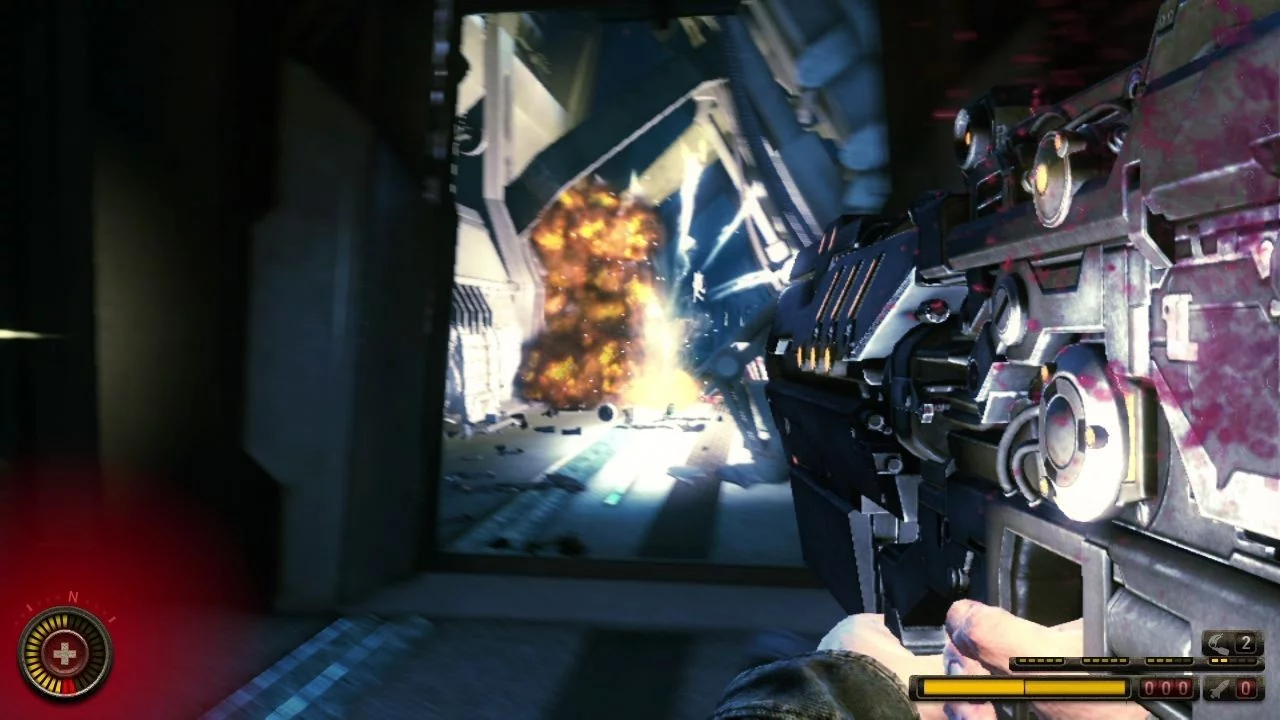The height and width of the screenshot is (720, 1280).
Task: Click the compass north marker
Action: tap(72, 597)
